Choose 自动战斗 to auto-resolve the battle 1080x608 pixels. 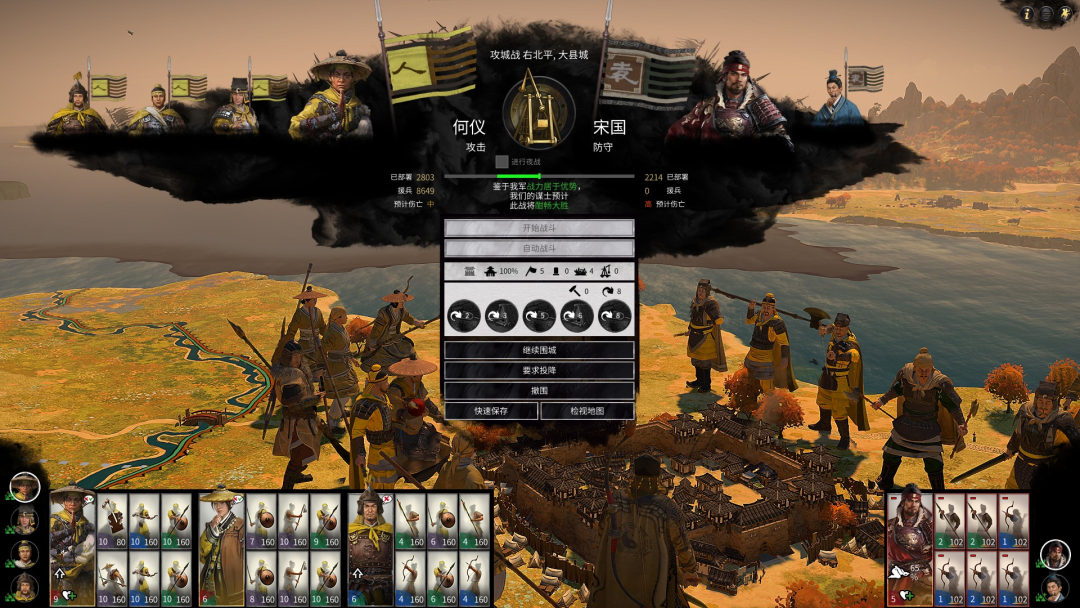click(x=539, y=248)
